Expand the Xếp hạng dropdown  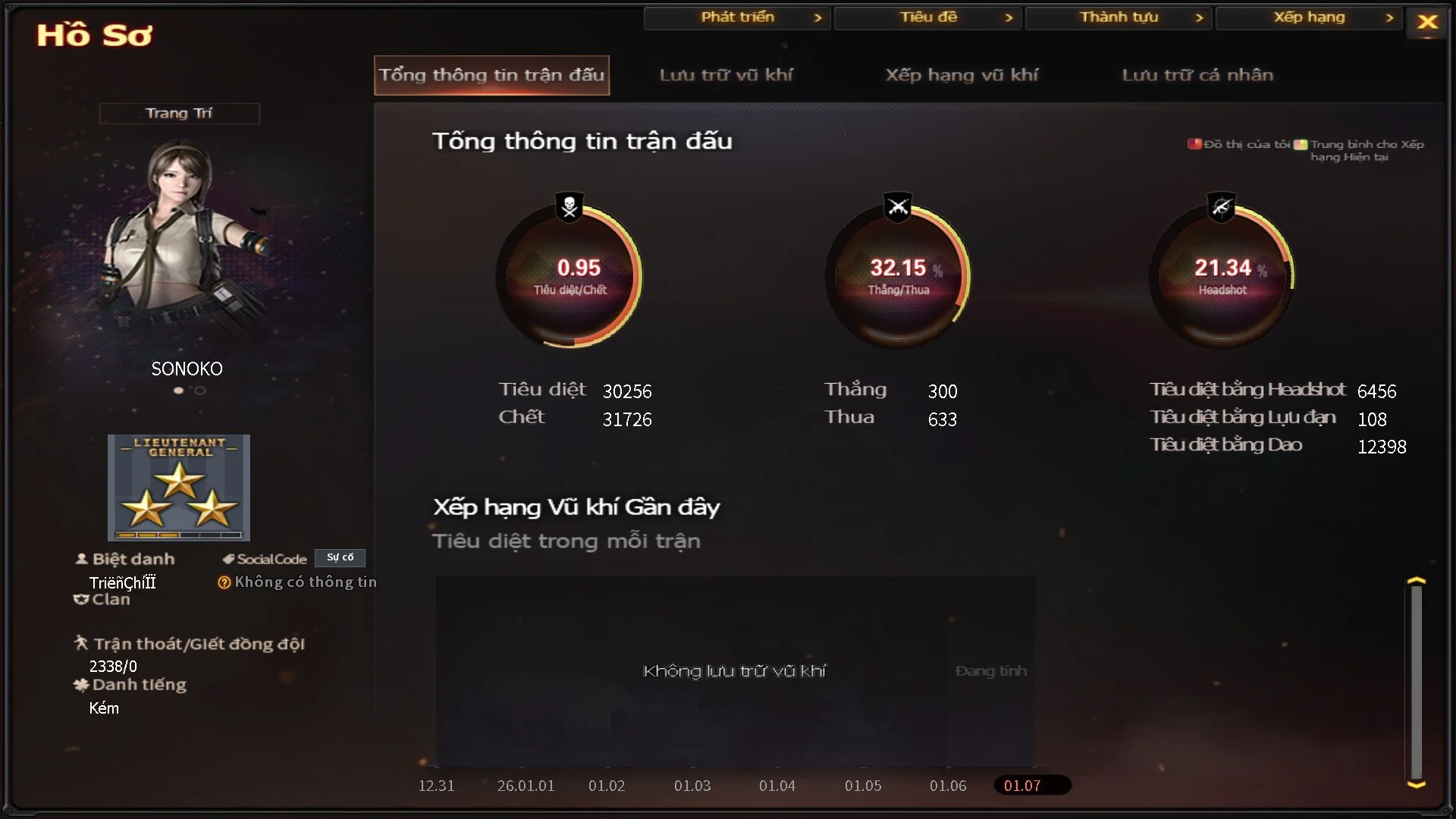1310,17
